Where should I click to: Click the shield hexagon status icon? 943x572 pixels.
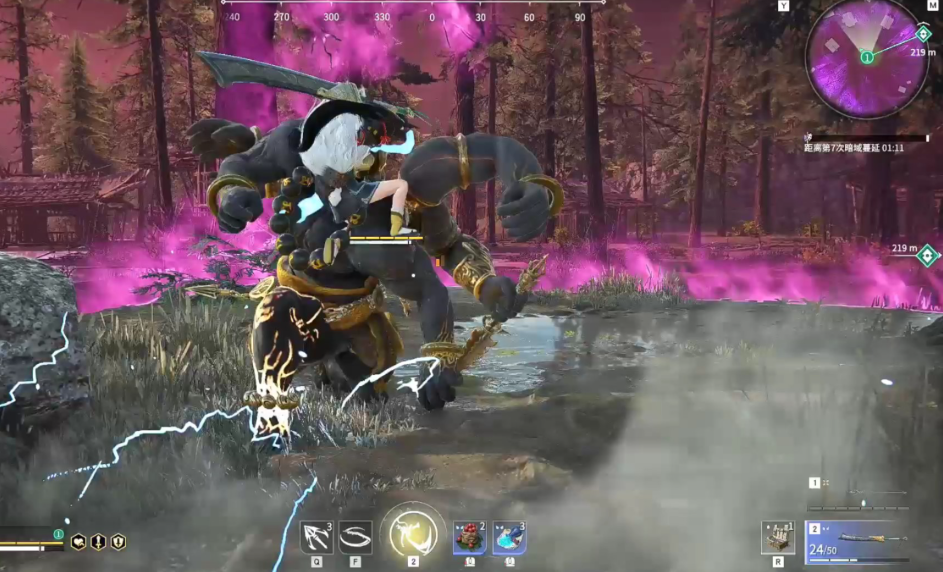tap(118, 542)
